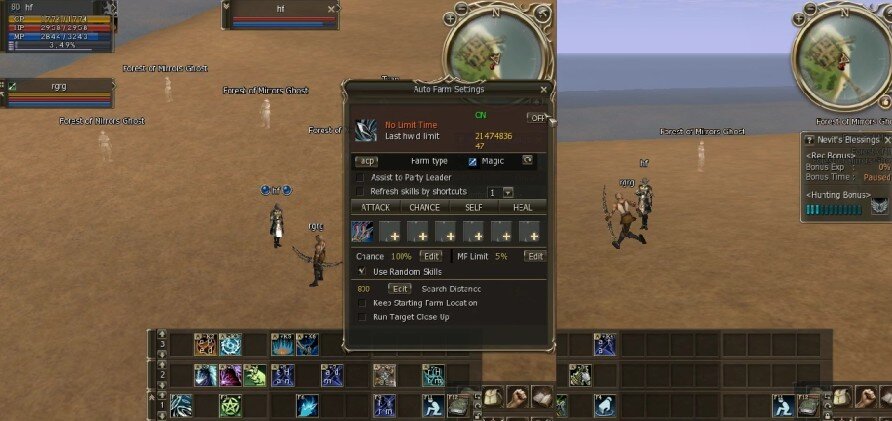Screen dimensions: 892x421
Task: Close the Nevit's Blessings panel
Action: click(x=887, y=140)
